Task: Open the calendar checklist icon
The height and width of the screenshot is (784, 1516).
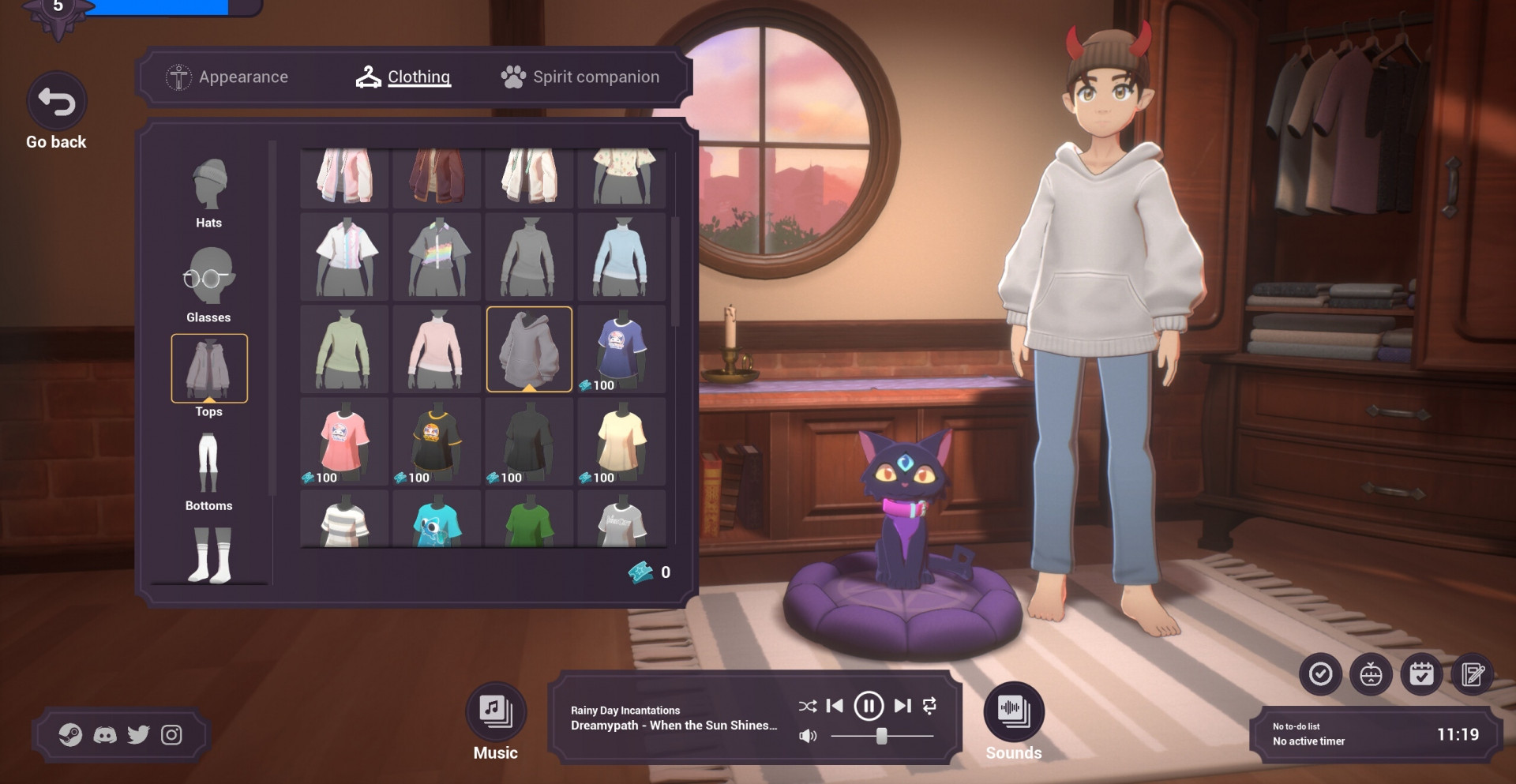Action: (x=1421, y=674)
